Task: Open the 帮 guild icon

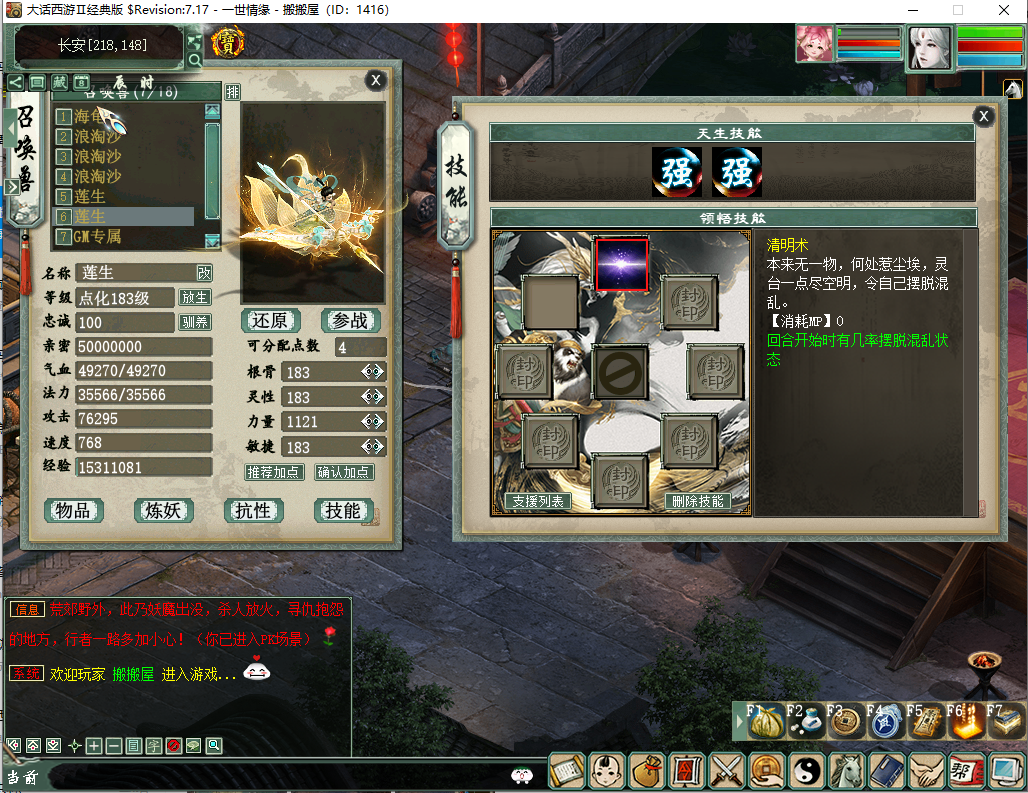Action: tap(964, 771)
